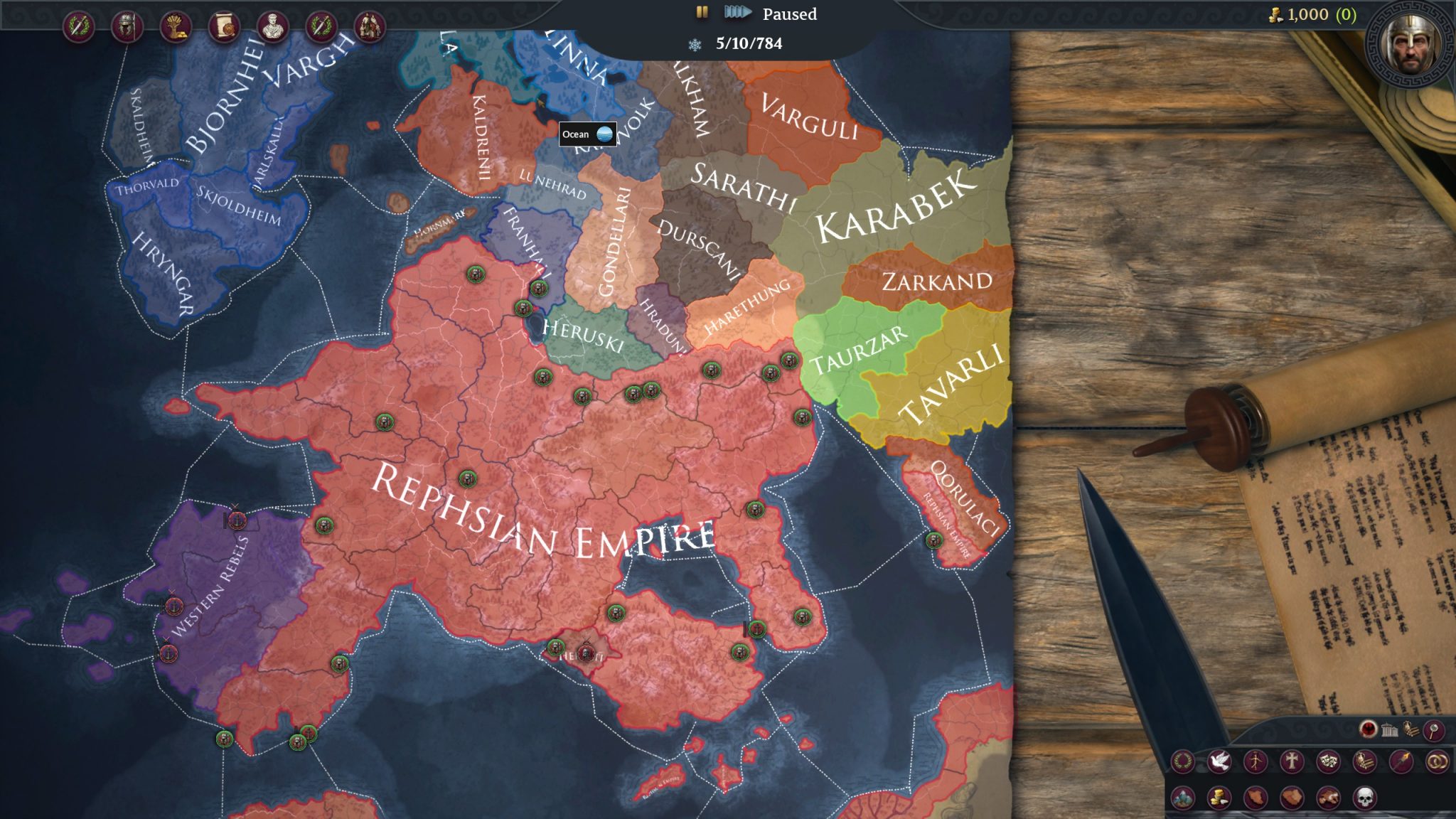
Task: Select the gold coins map mode
Action: click(1219, 798)
